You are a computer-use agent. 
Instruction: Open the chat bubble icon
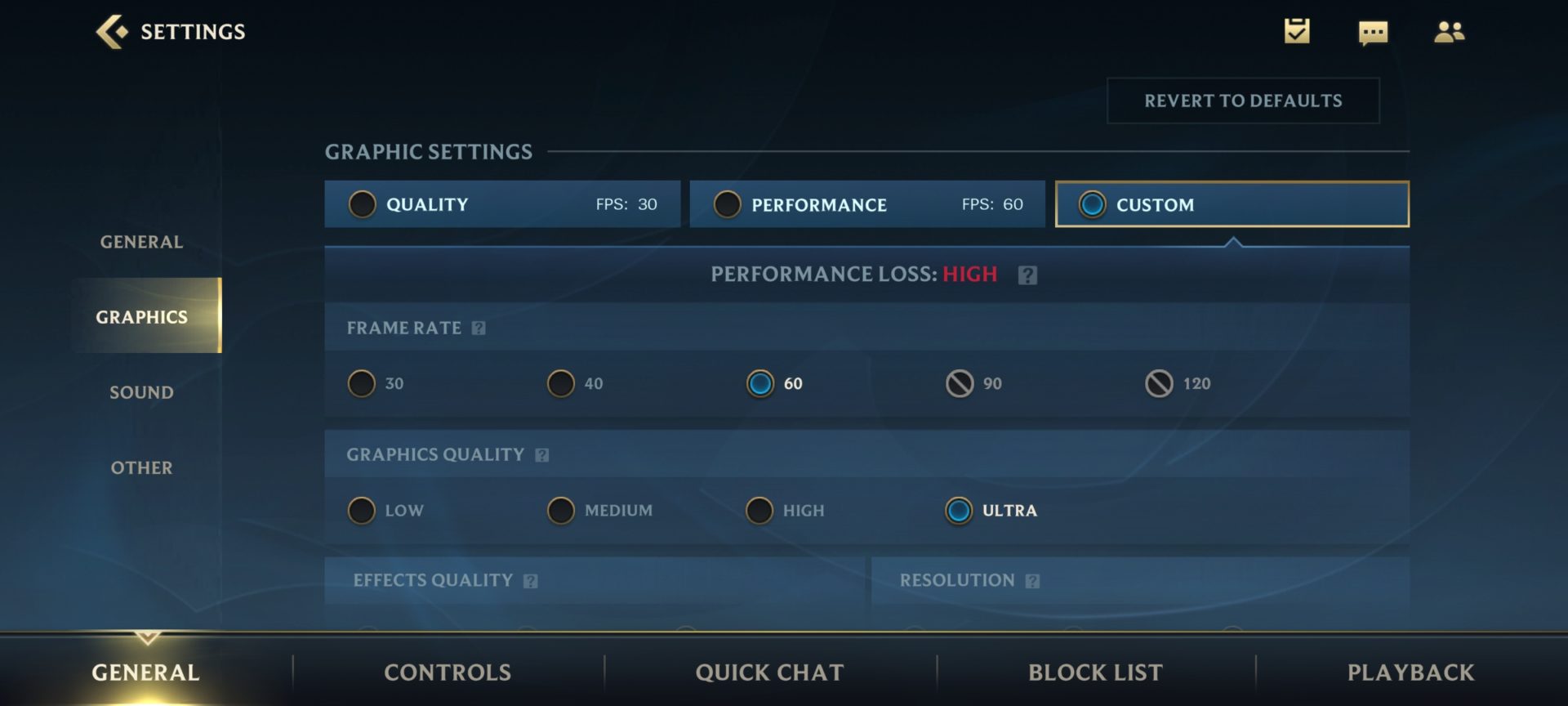point(1373,33)
